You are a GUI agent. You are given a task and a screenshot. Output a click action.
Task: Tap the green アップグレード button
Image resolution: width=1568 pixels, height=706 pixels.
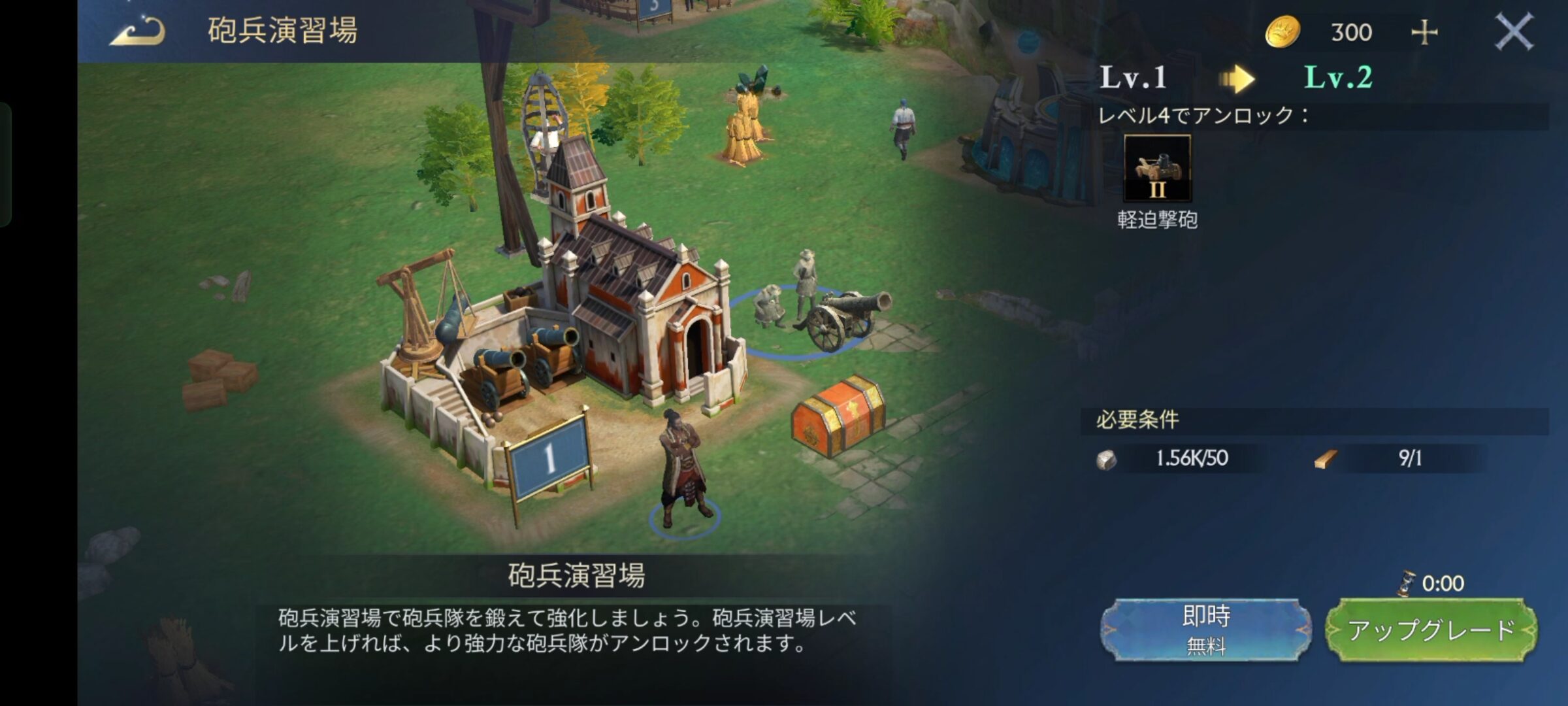click(x=1431, y=630)
